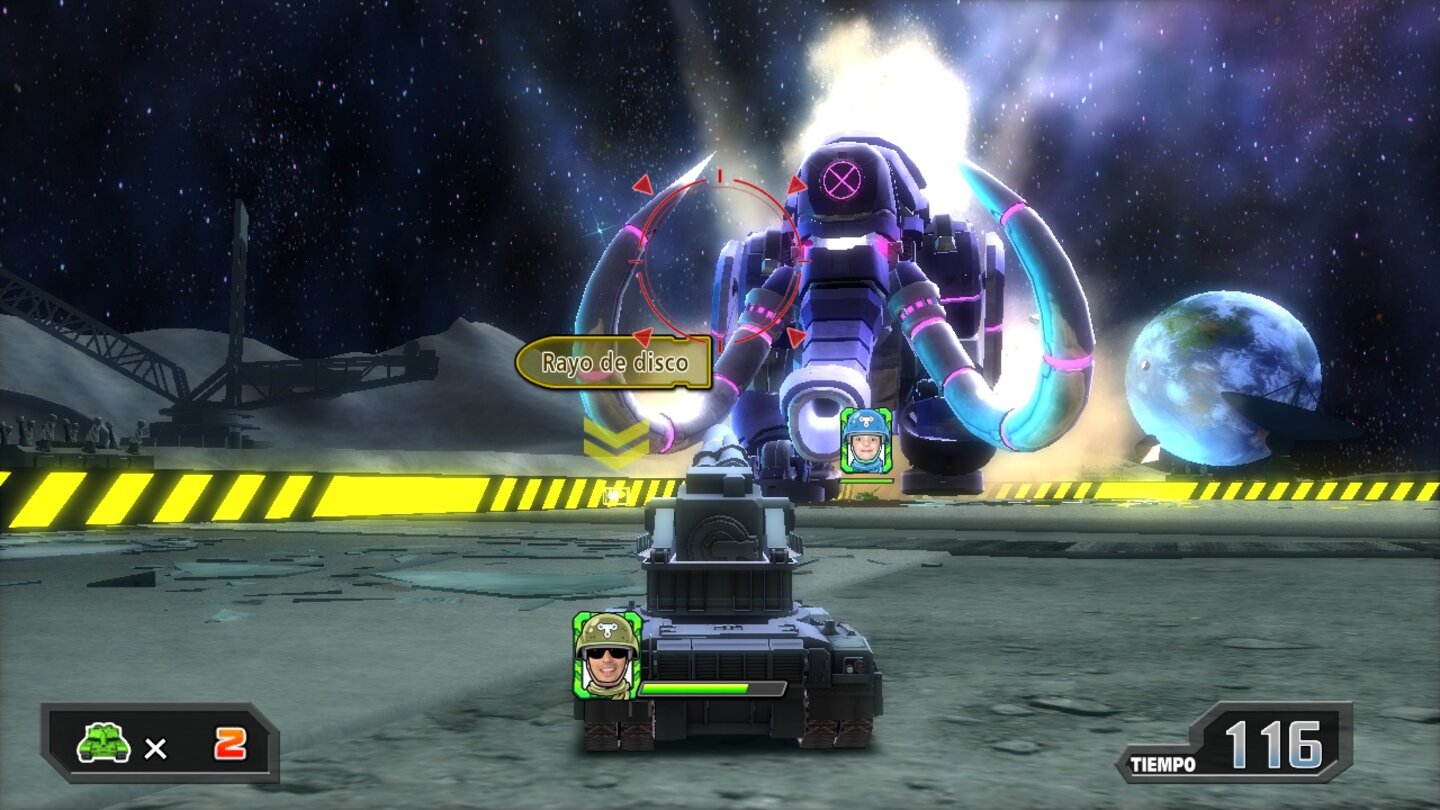Screen dimensions: 1440x810
Task: Expand the lives counter panel
Action: (155, 742)
